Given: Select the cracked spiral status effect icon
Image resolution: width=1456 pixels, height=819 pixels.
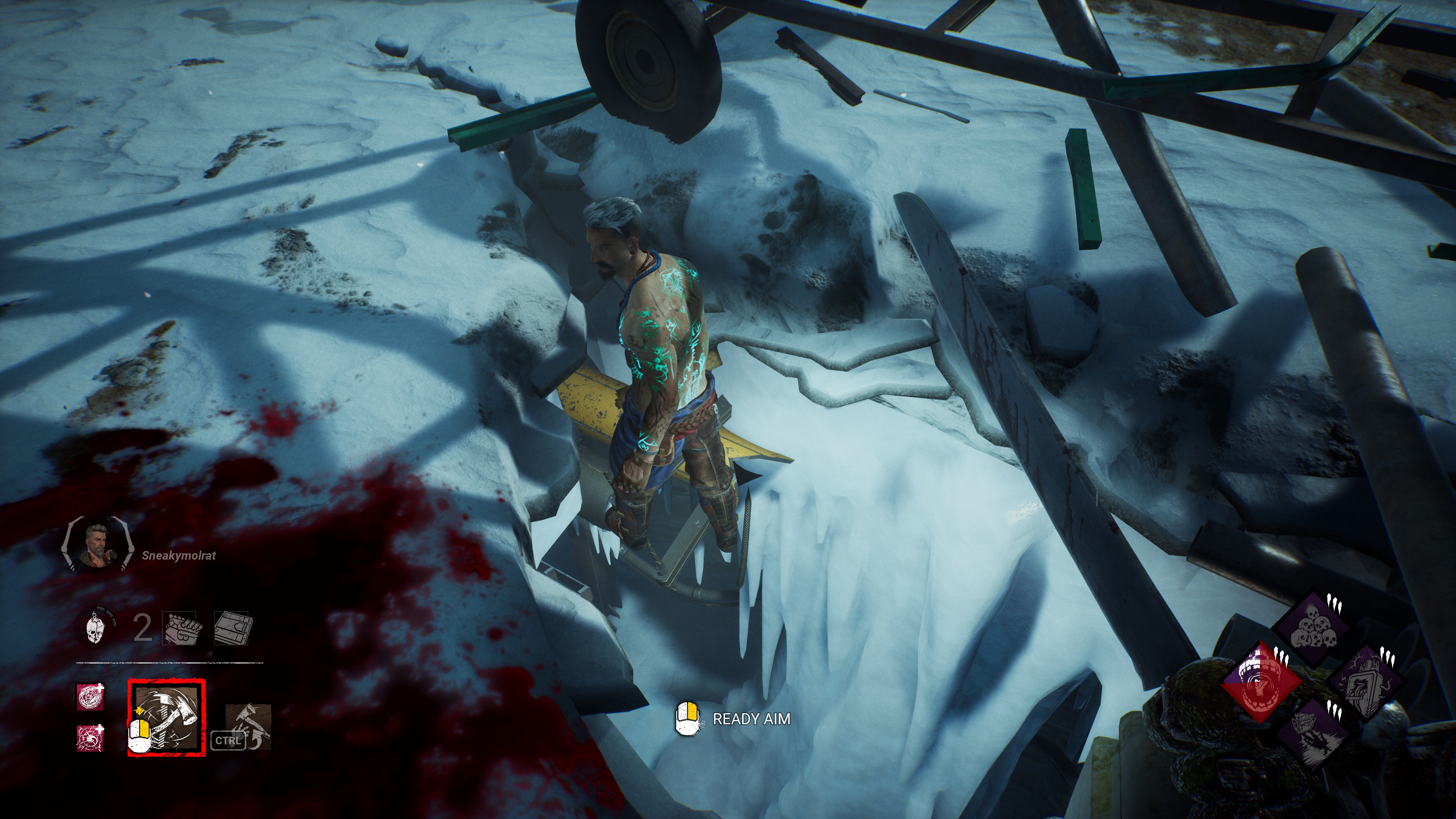Looking at the screenshot, I should (90, 738).
